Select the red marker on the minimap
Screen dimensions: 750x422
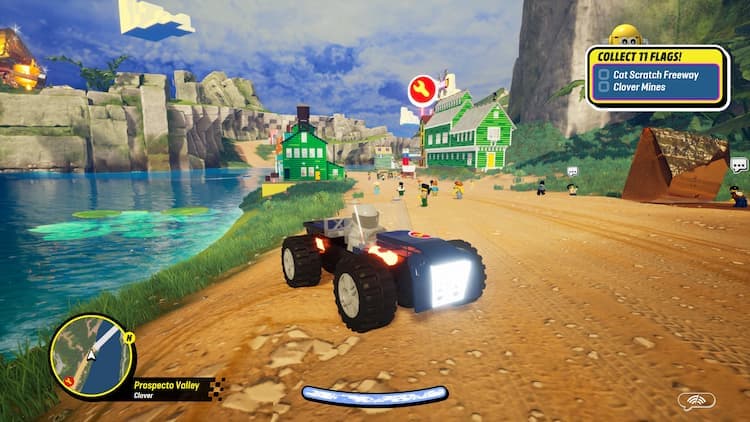[x=68, y=380]
